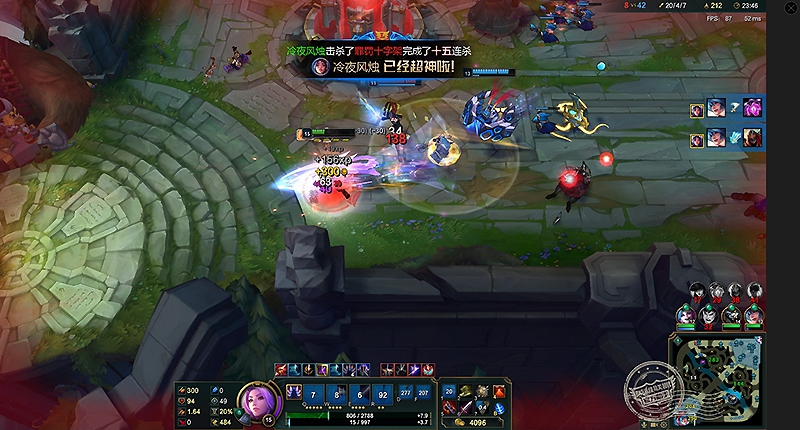Screen dimensions: 800x430
Task: Click the bottom kill feed entry on the right
Action: (x=732, y=137)
